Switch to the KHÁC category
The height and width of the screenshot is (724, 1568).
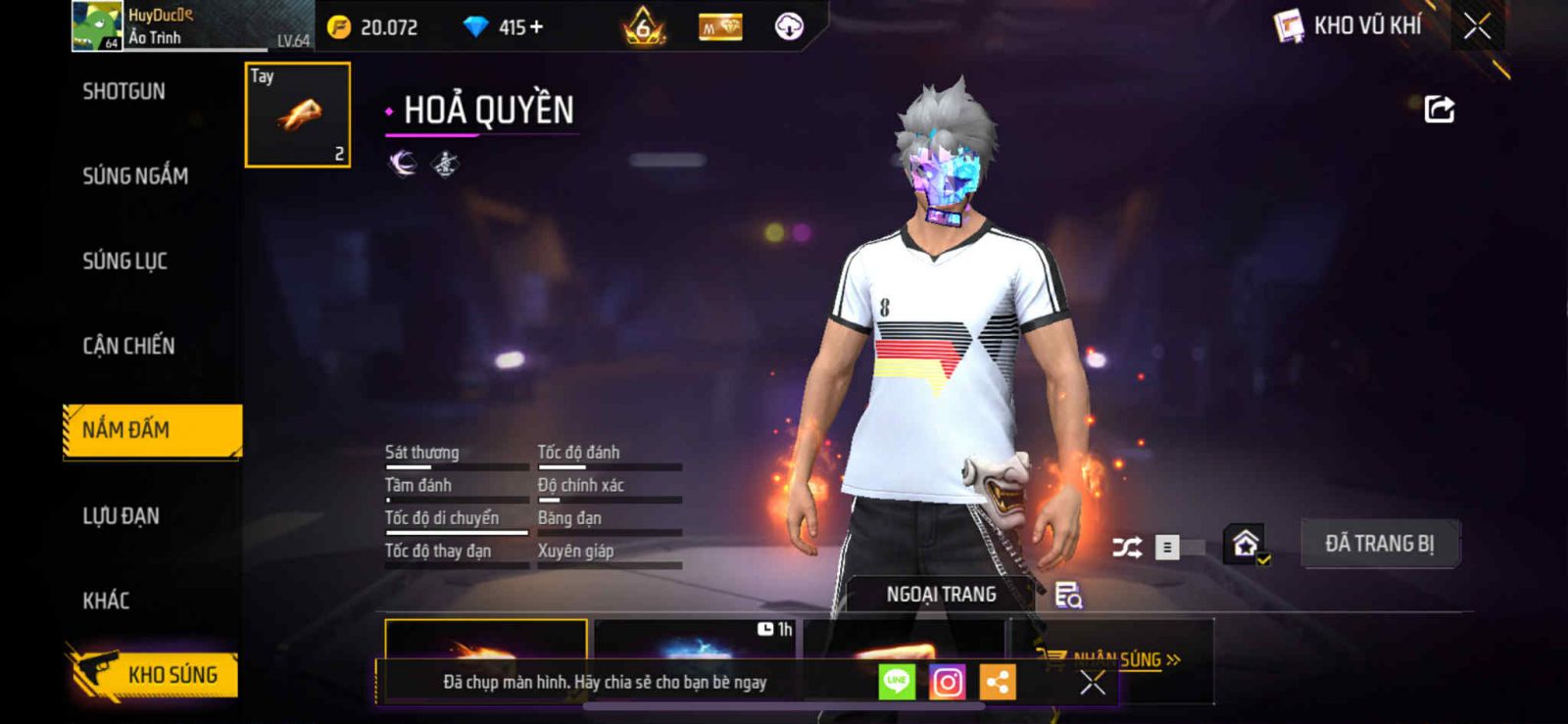(x=106, y=601)
